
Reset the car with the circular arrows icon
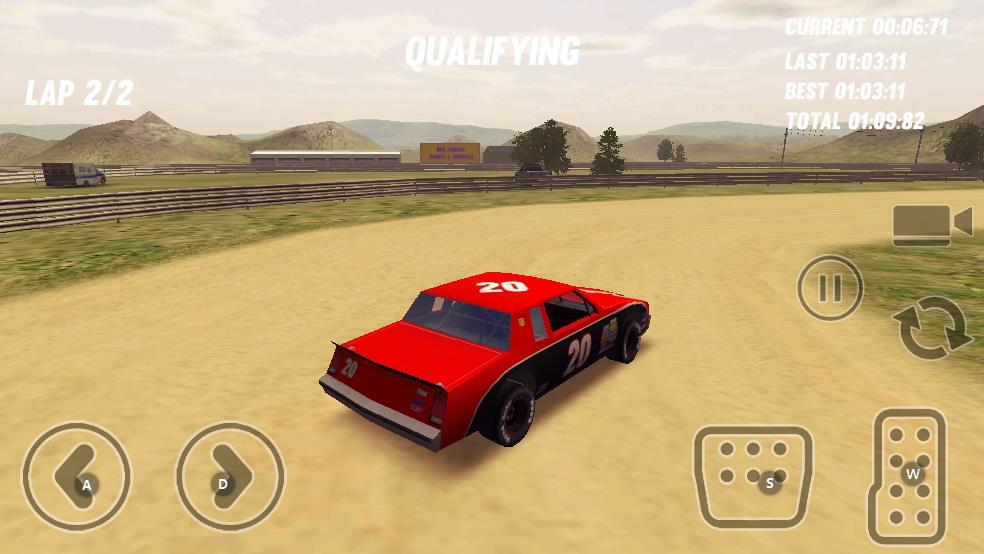pos(932,328)
